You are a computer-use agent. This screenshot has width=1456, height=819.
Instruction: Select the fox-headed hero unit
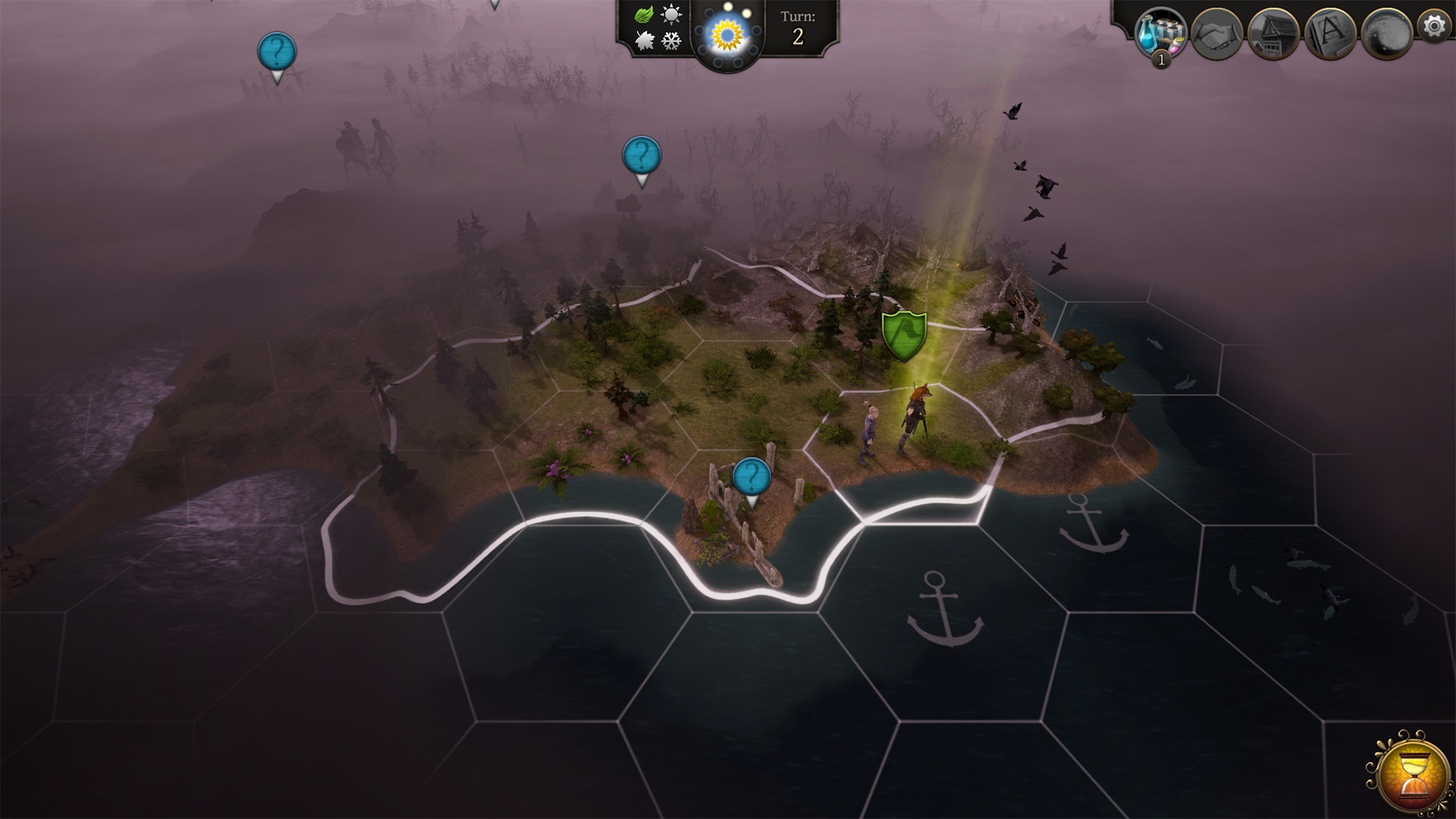[x=915, y=421]
